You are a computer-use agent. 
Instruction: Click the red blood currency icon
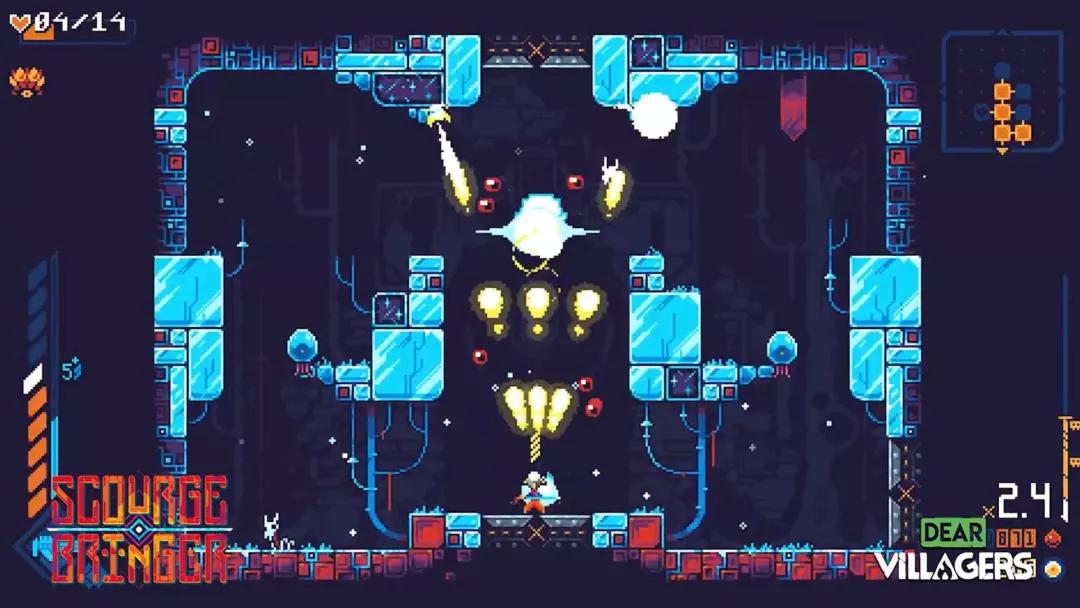click(1051, 538)
